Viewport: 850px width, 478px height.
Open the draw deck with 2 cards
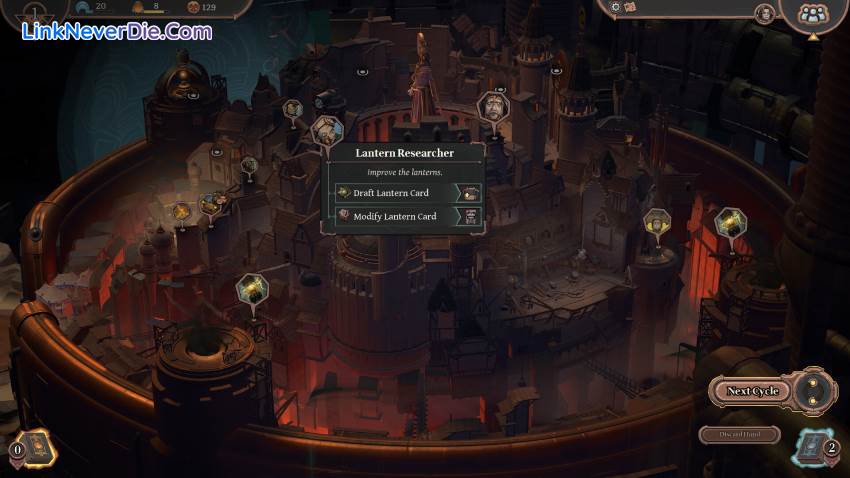click(813, 447)
